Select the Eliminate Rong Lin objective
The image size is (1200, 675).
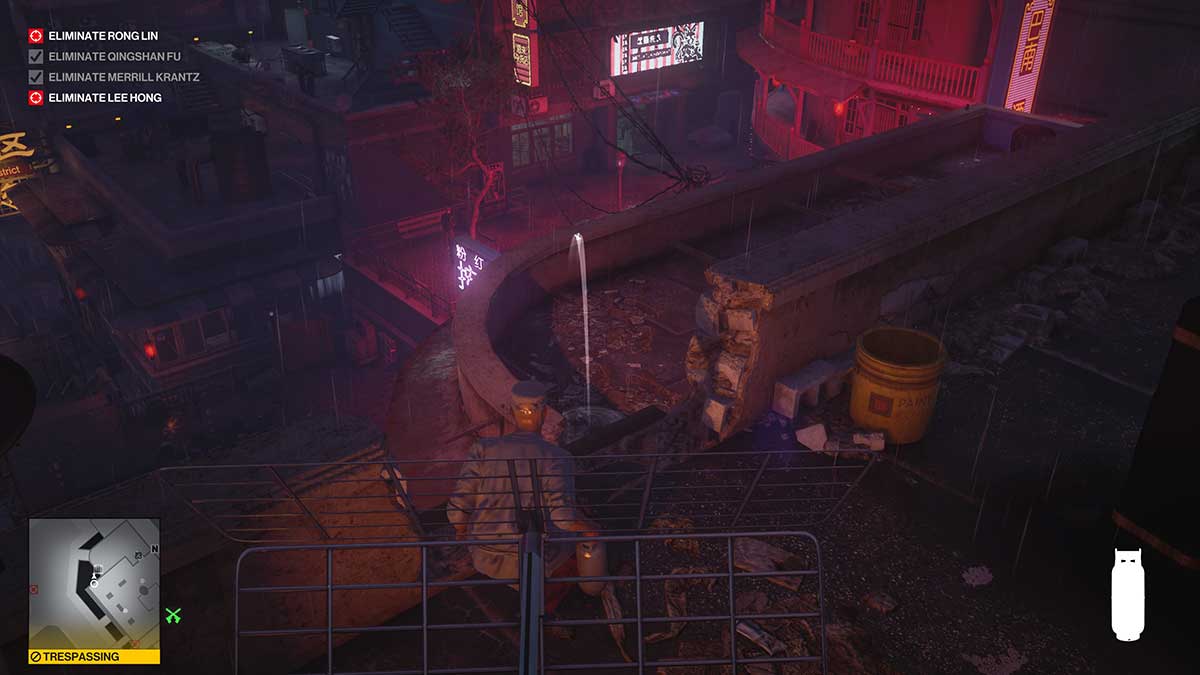103,36
